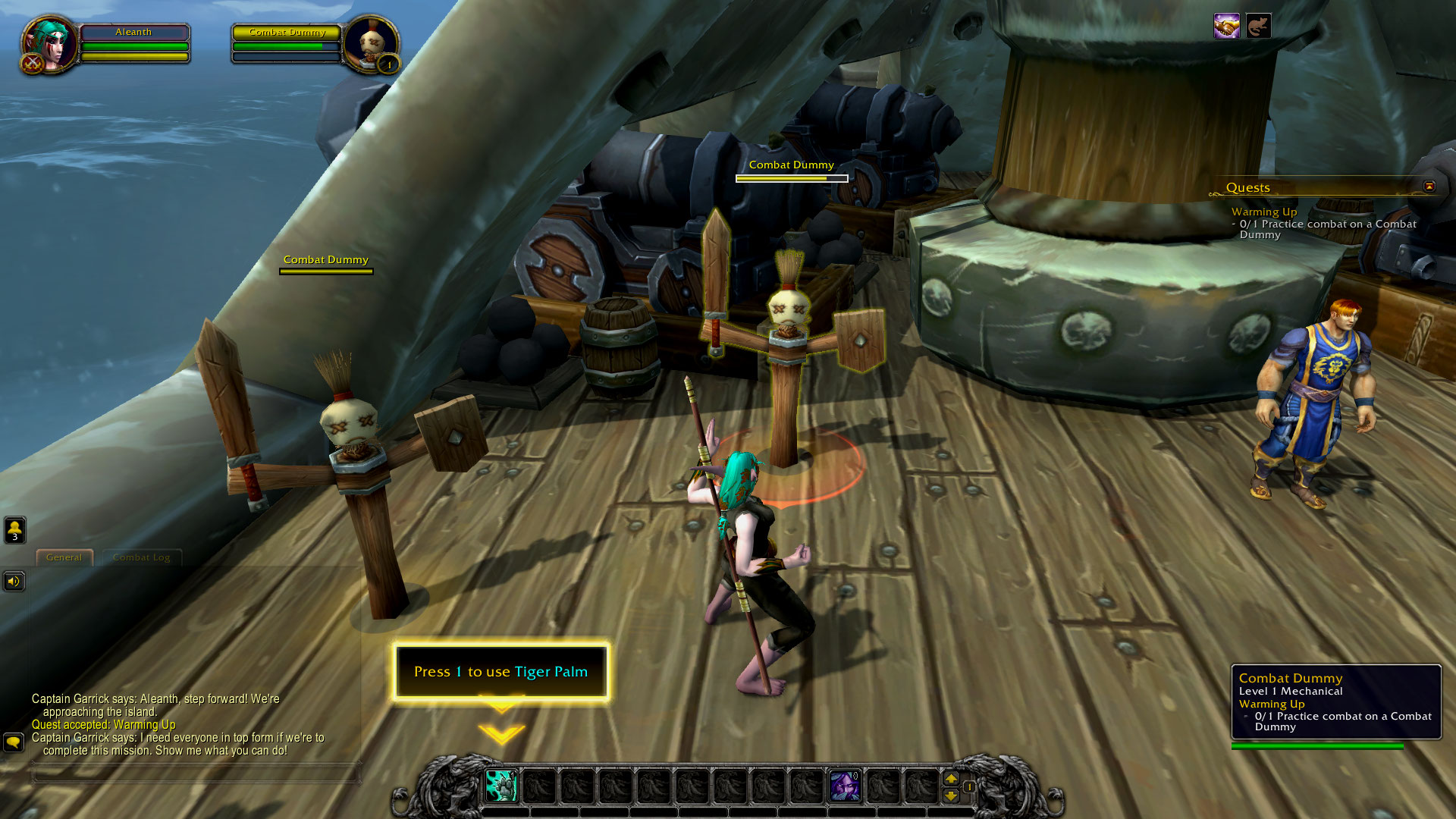This screenshot has height=819, width=1456.
Task: Click the action bar page-up arrow
Action: pos(952,779)
